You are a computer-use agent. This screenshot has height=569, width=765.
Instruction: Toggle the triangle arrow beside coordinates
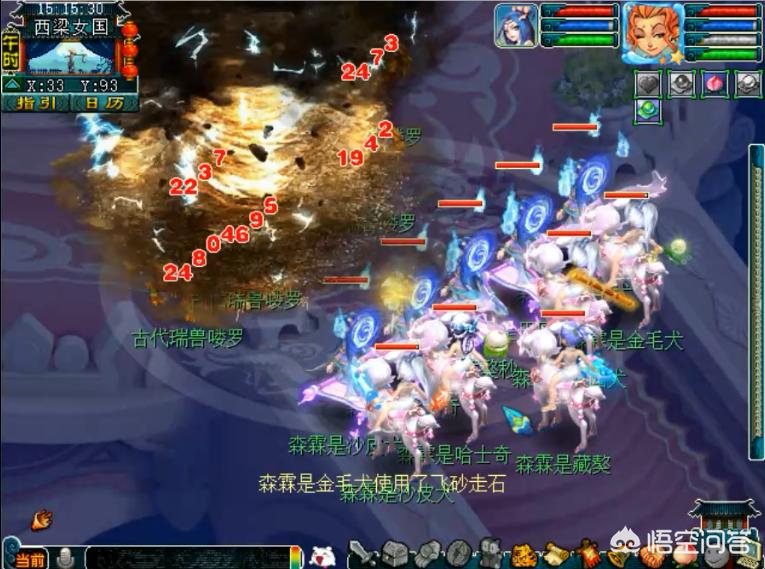pyautogui.click(x=11, y=85)
